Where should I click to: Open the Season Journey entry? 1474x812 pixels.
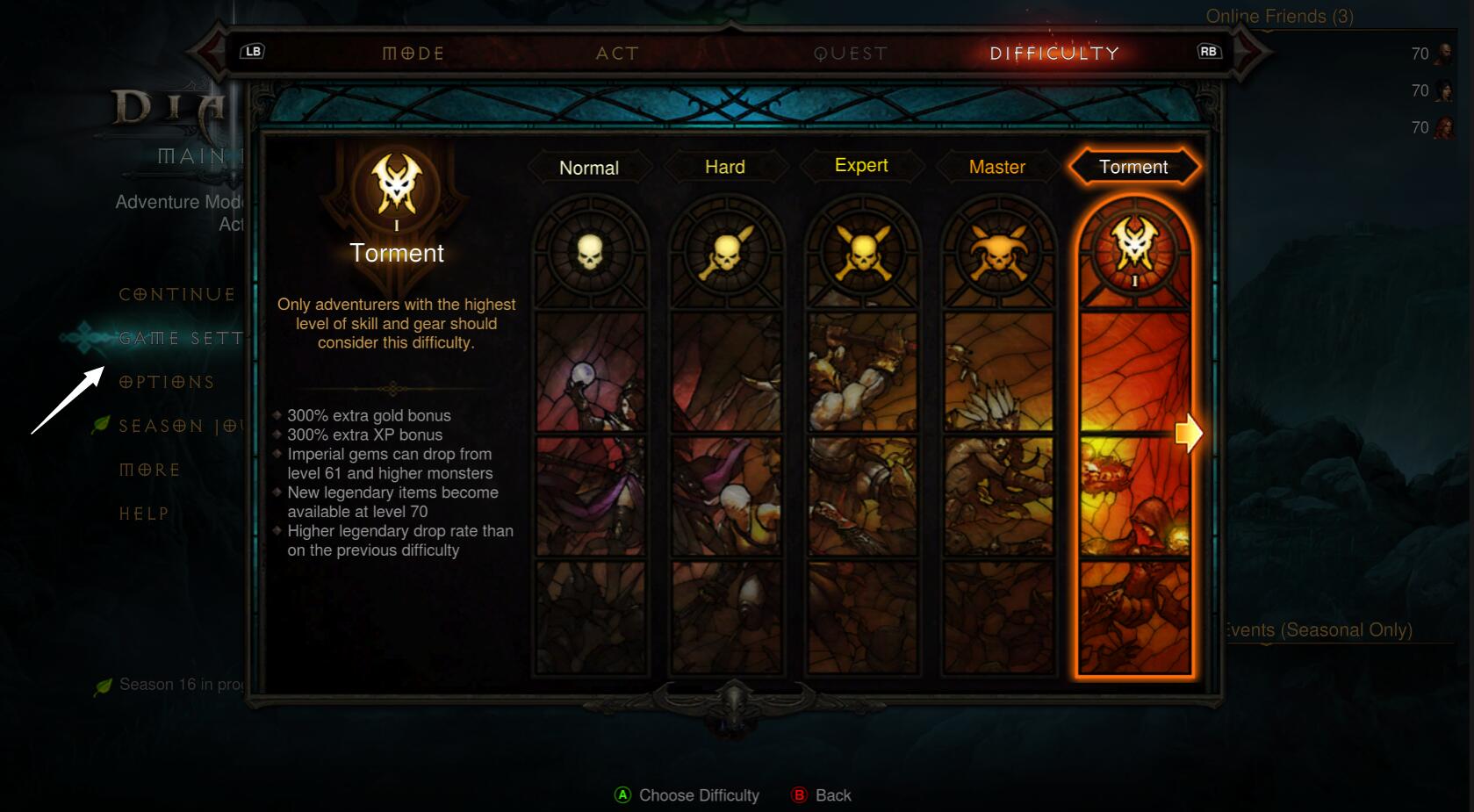[181, 427]
